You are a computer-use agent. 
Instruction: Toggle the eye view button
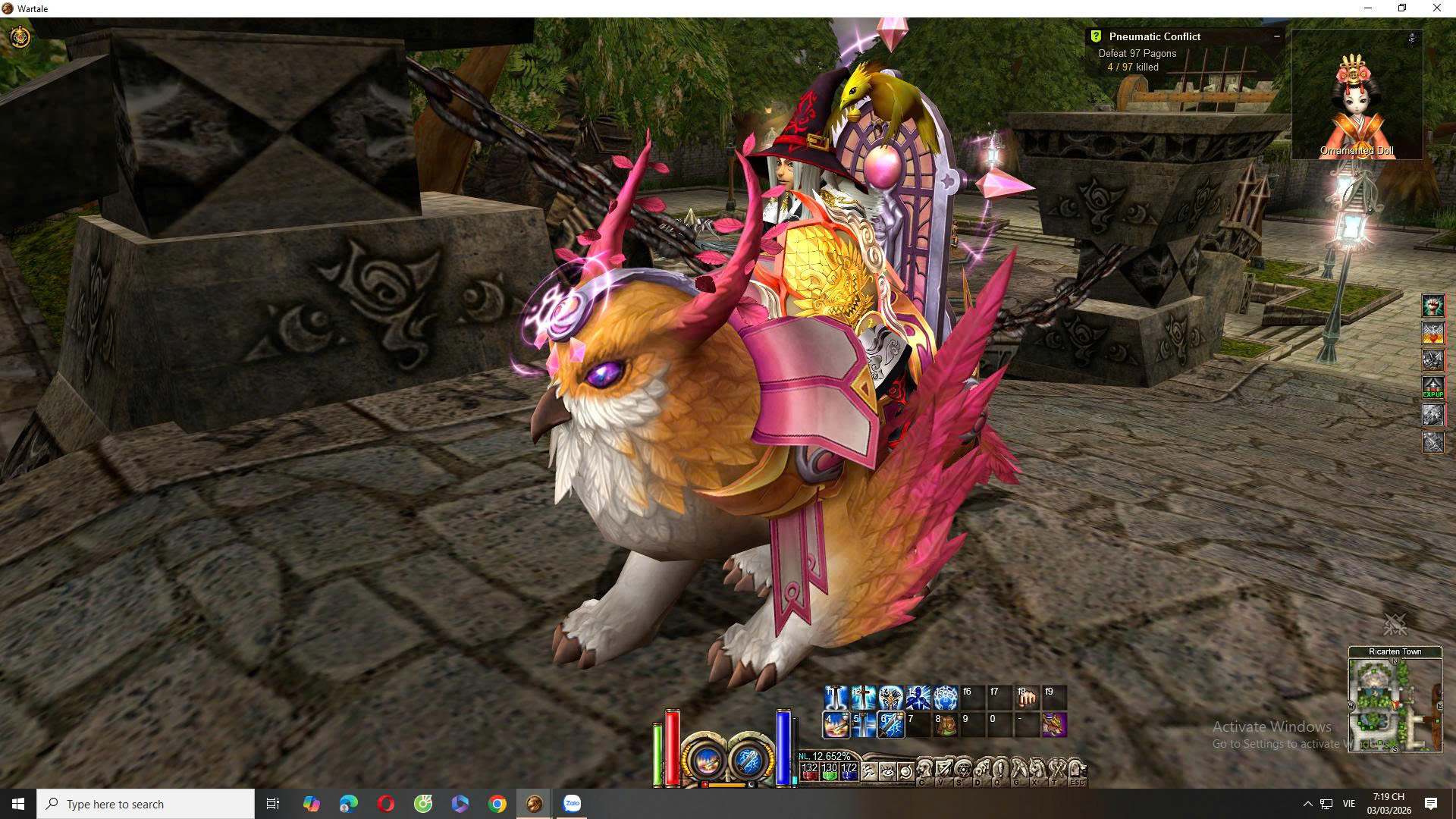(x=887, y=772)
